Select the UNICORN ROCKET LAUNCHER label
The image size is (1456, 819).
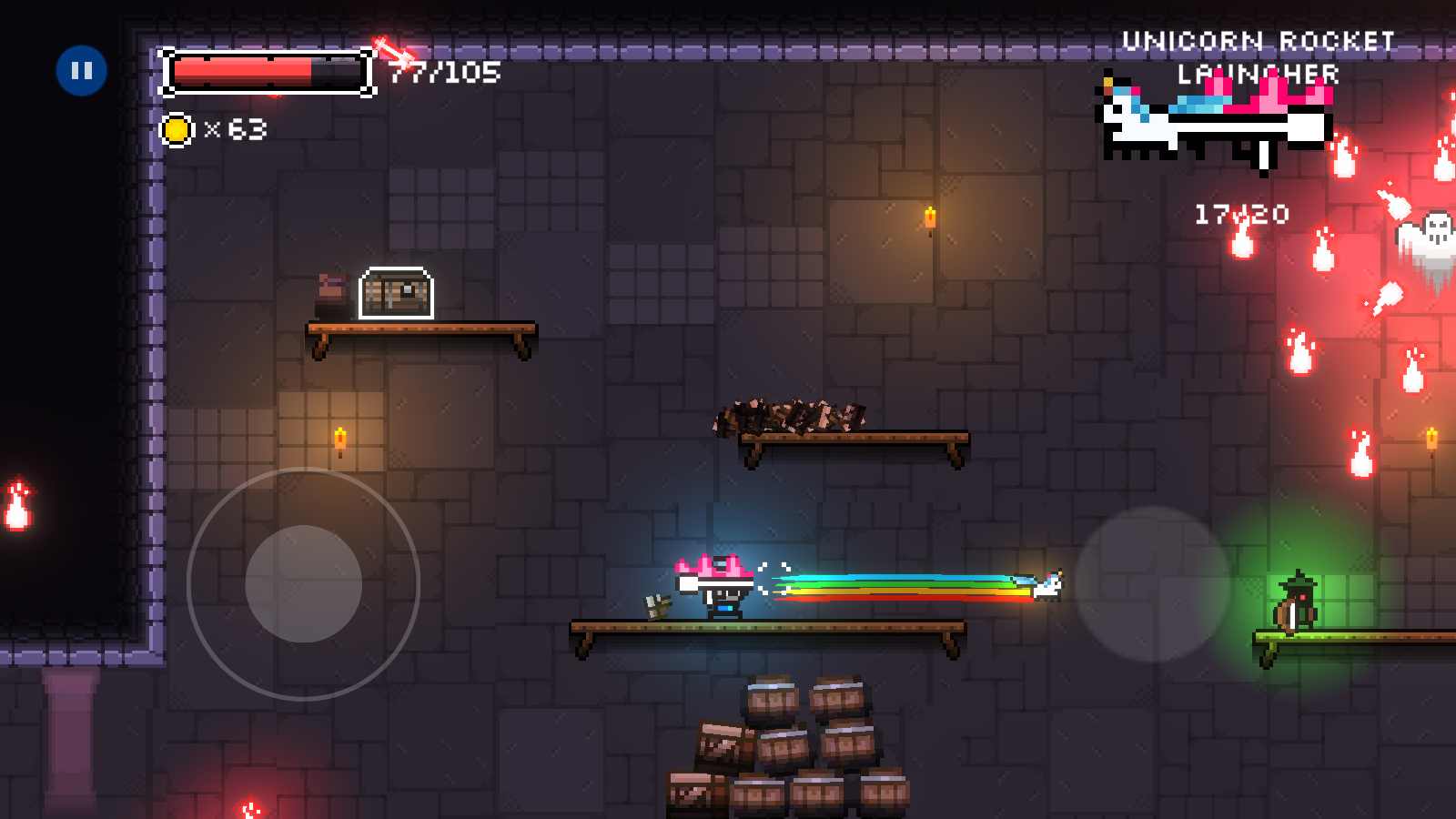pyautogui.click(x=1259, y=55)
